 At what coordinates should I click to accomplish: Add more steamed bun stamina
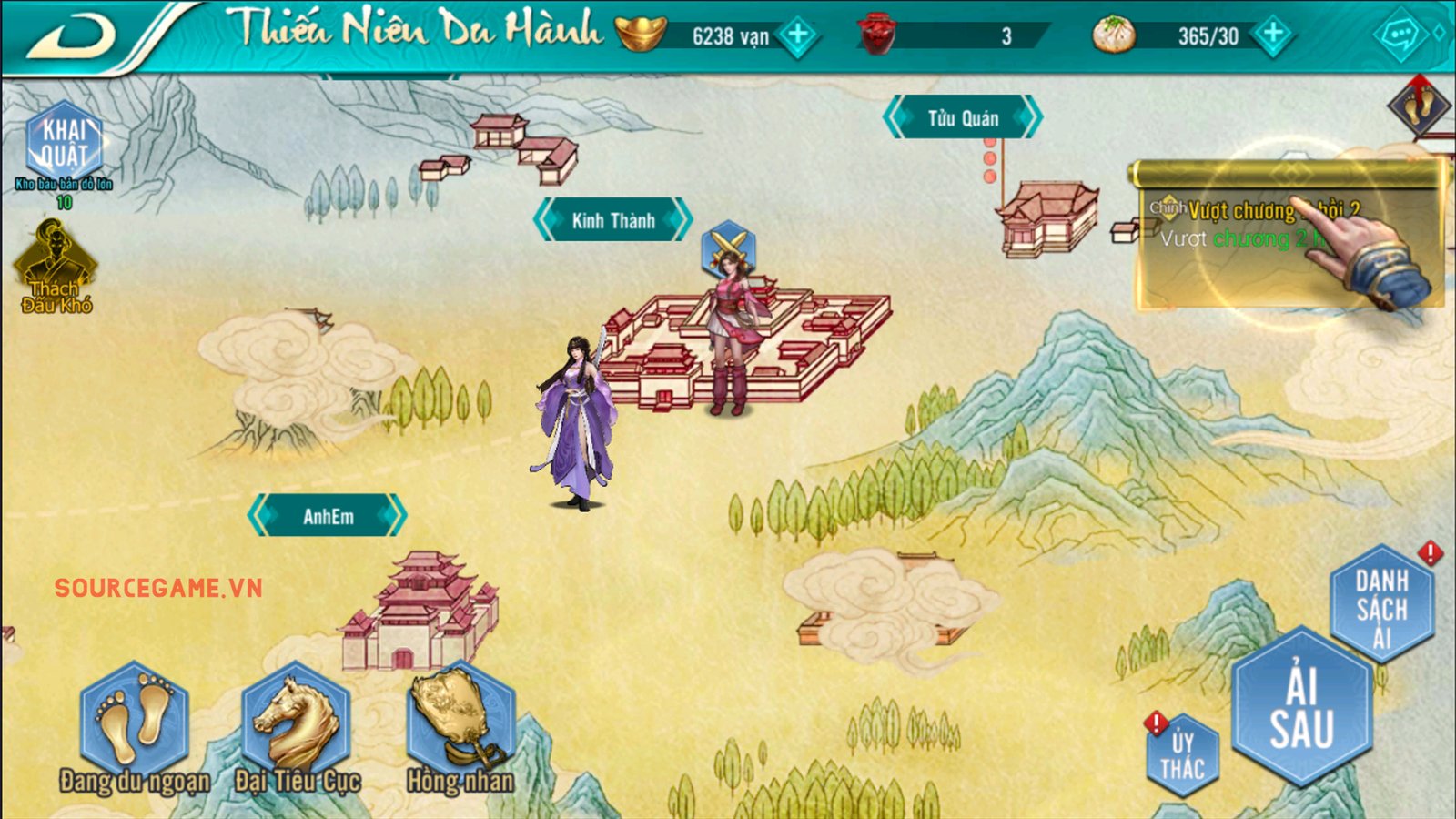click(x=1273, y=35)
